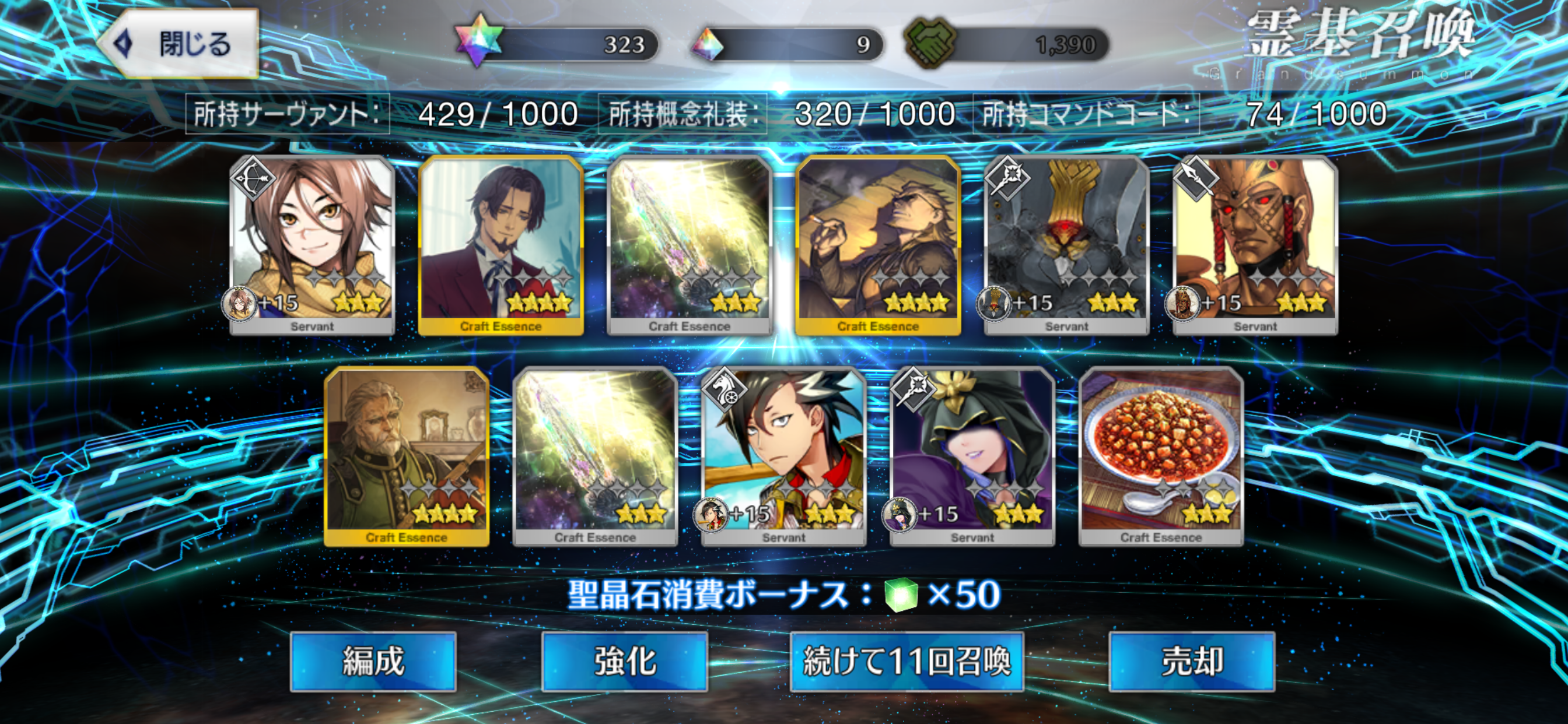
Task: Open the 編成 party formation button
Action: (x=373, y=661)
